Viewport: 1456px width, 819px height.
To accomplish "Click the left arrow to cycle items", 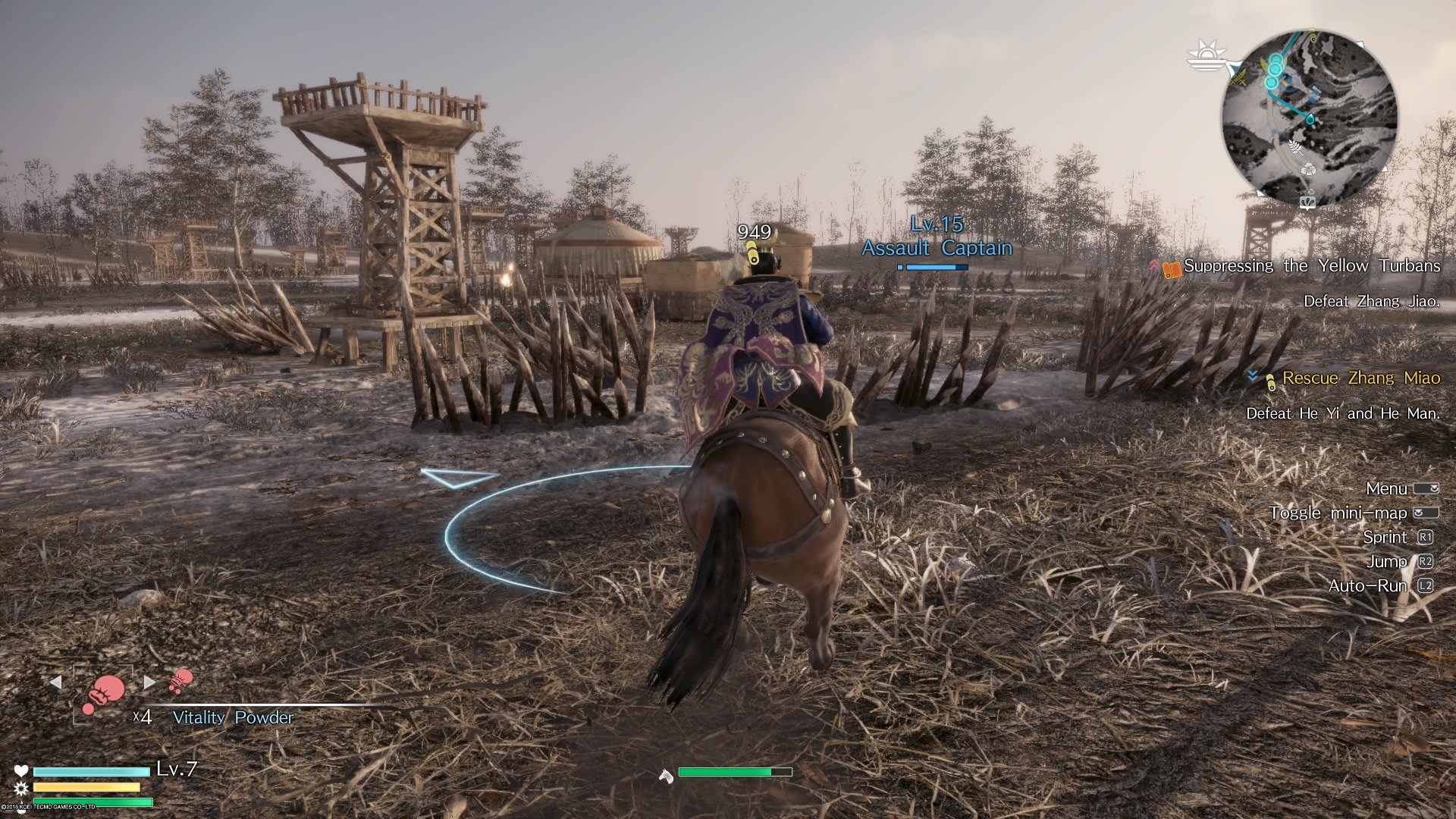I will pos(56,682).
